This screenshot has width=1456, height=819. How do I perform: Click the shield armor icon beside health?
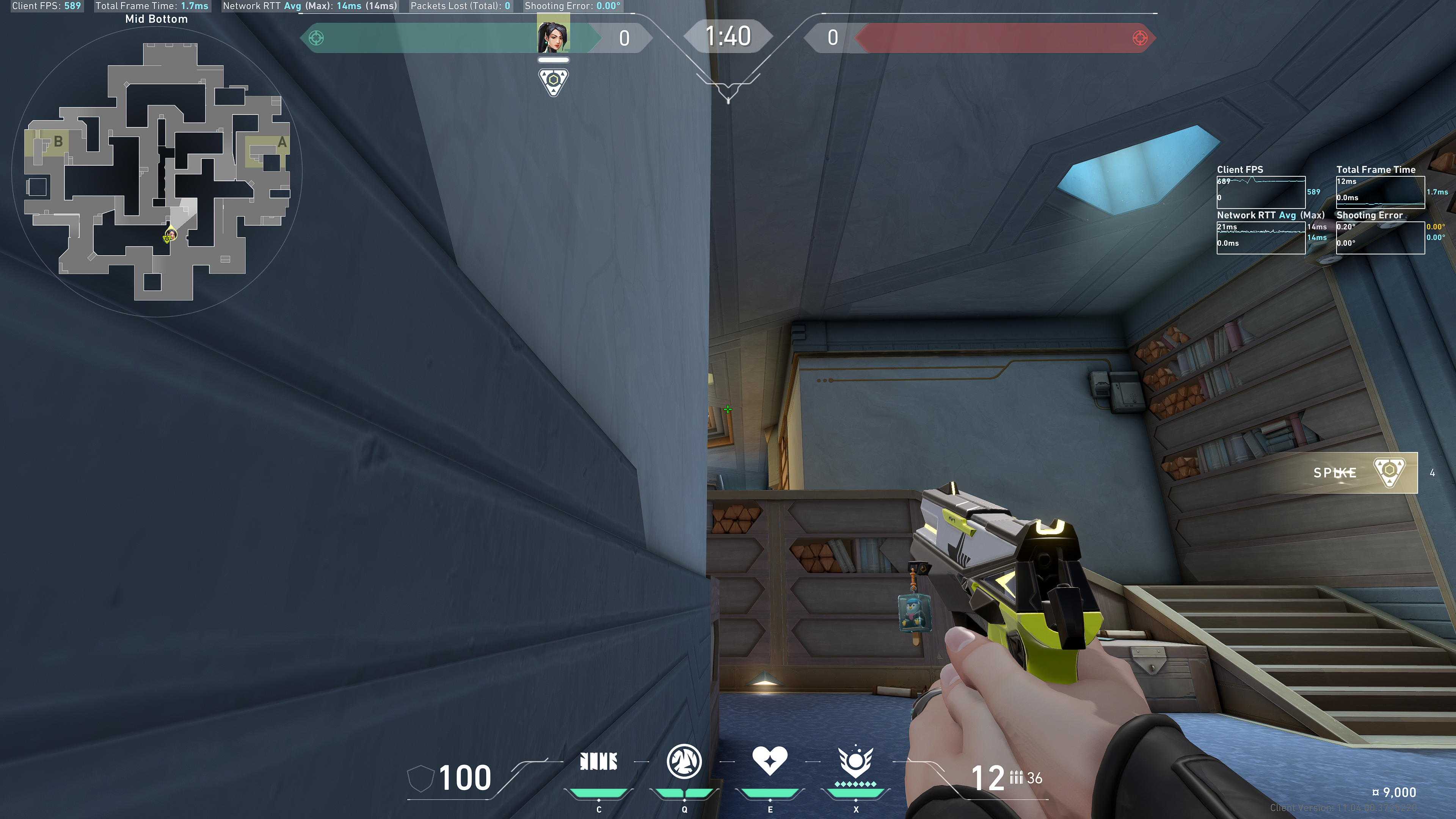(x=420, y=778)
